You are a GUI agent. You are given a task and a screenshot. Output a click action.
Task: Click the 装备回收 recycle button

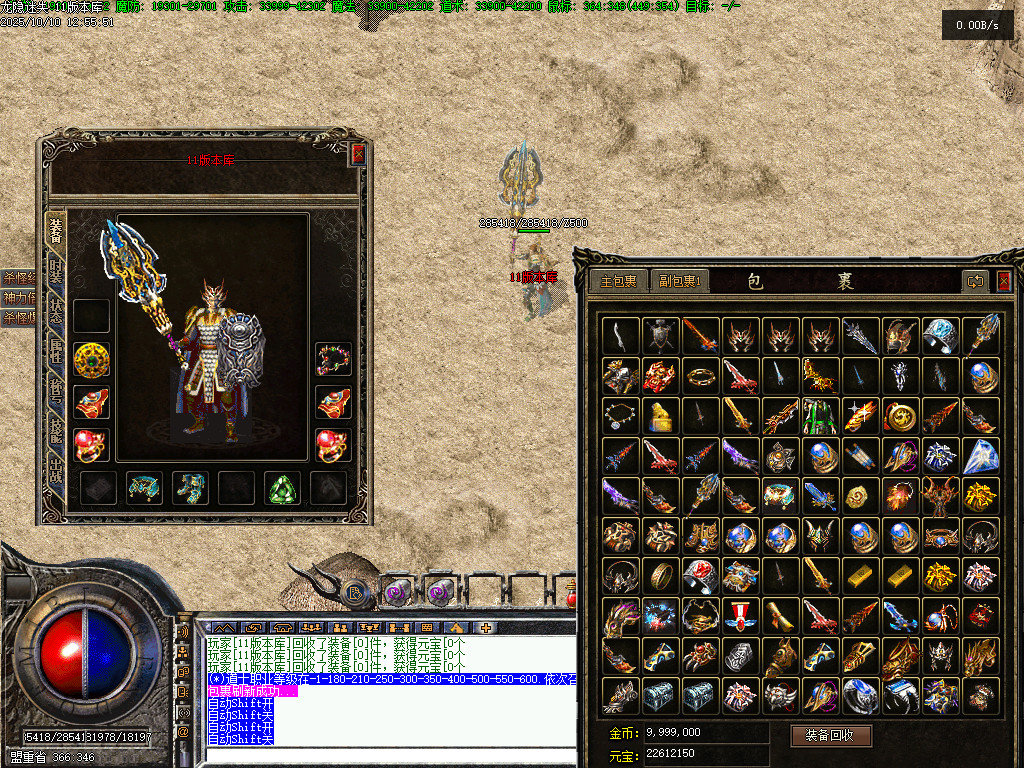pyautogui.click(x=831, y=736)
